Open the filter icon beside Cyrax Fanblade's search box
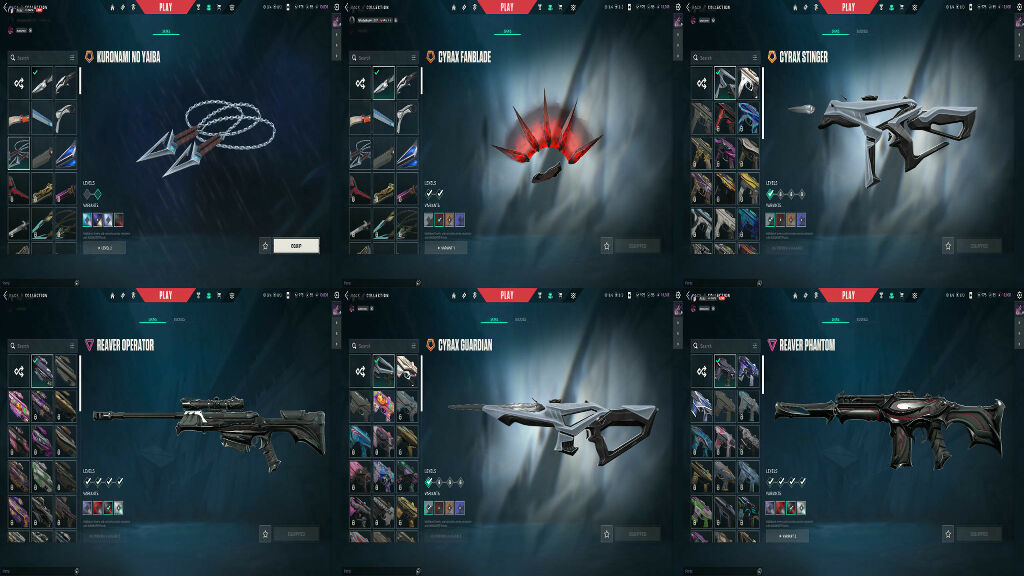Image resolution: width=1024 pixels, height=576 pixels. [x=414, y=58]
